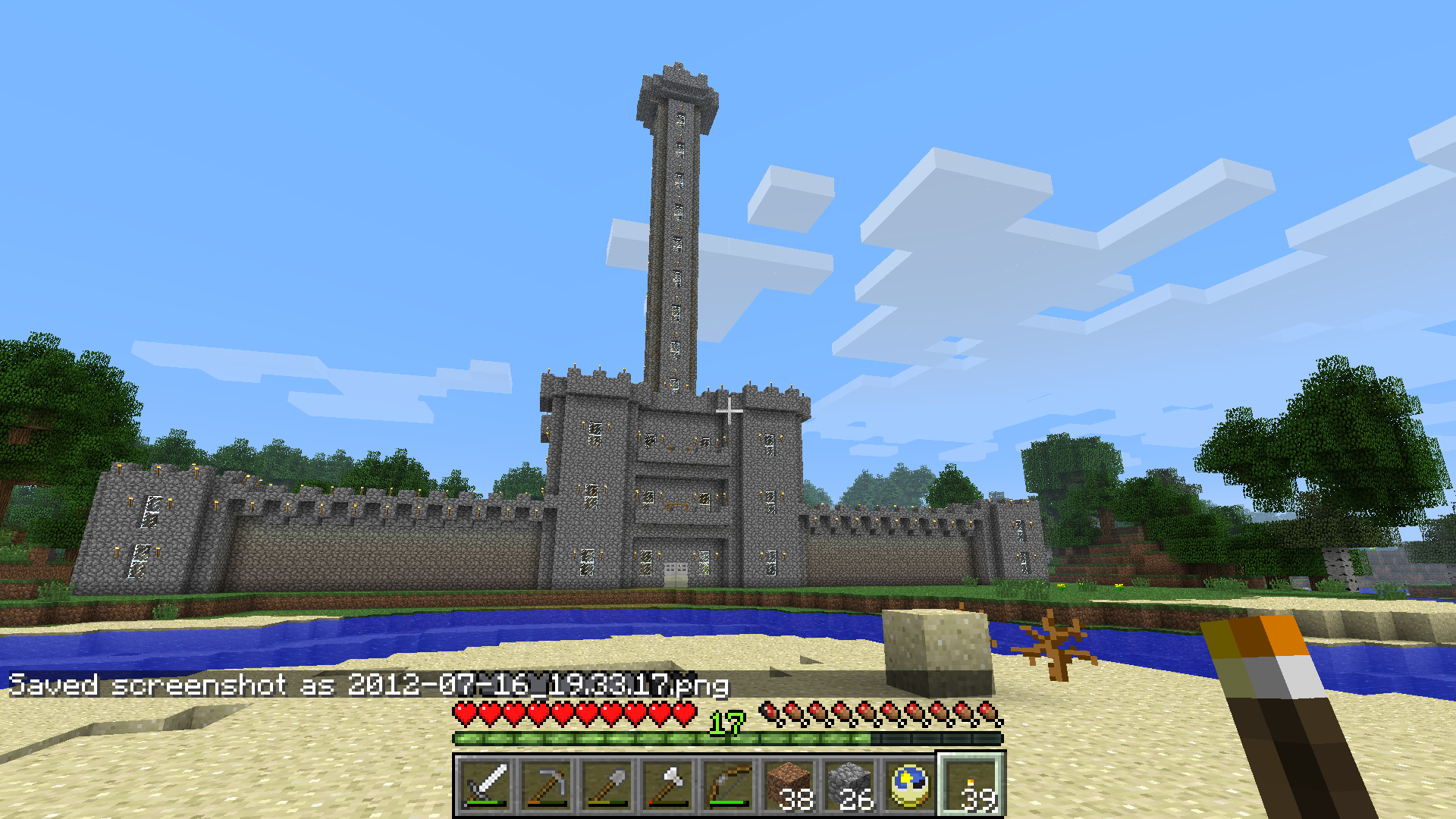Switch to the shovel slot
Image resolution: width=1456 pixels, height=819 pixels.
point(607,786)
